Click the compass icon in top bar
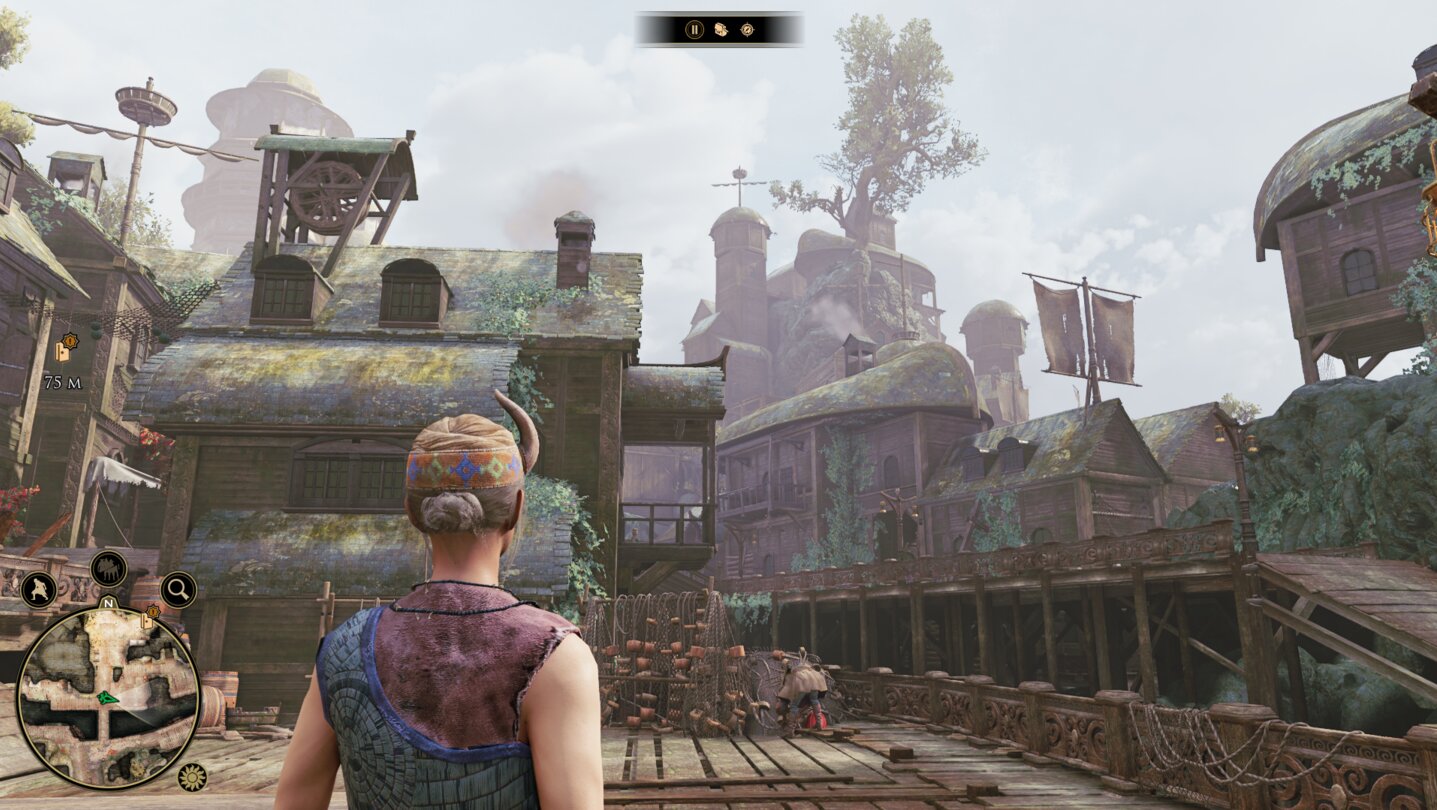Image resolution: width=1437 pixels, height=810 pixels. click(x=747, y=30)
